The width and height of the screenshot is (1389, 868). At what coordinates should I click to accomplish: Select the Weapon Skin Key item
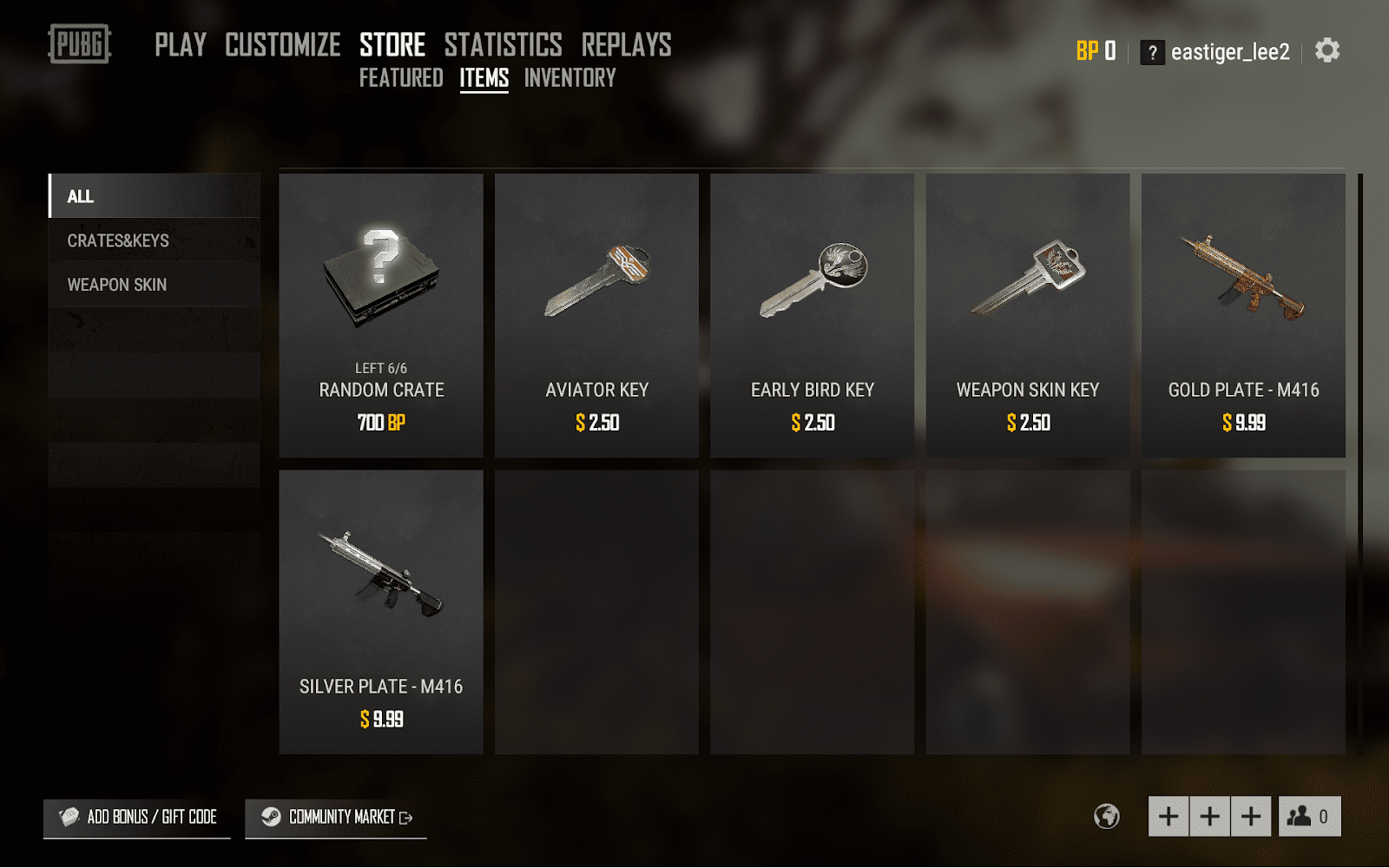[x=1027, y=315]
